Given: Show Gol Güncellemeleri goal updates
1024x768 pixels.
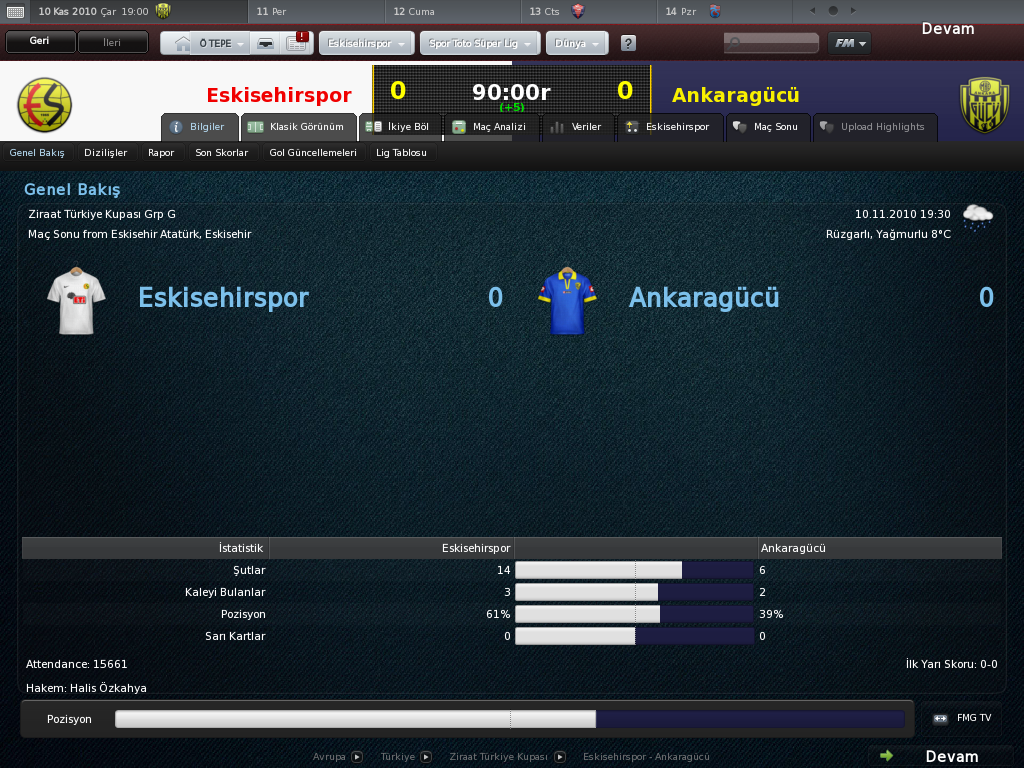Looking at the screenshot, I should (x=313, y=153).
